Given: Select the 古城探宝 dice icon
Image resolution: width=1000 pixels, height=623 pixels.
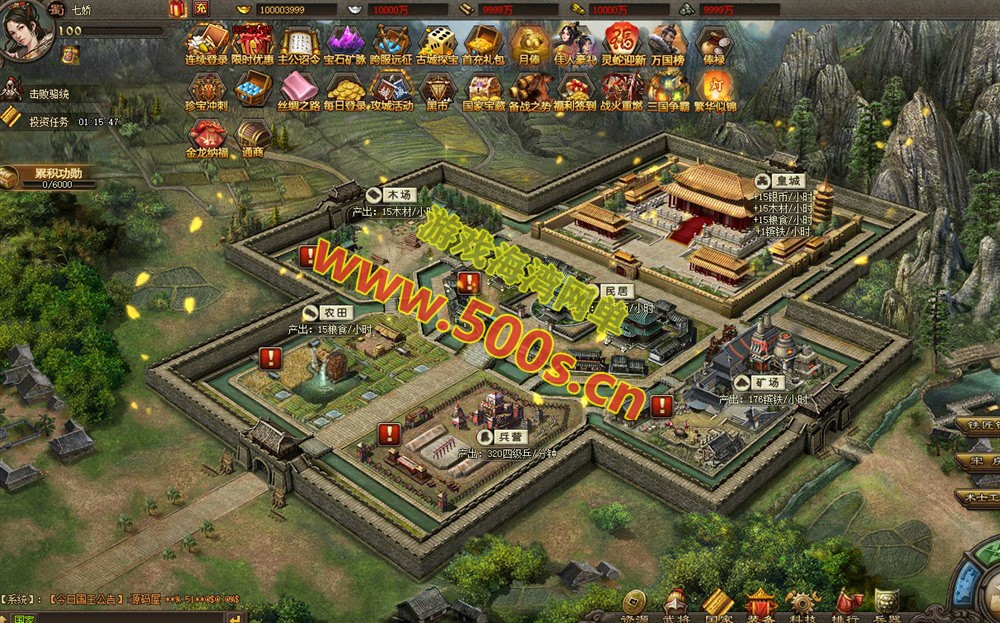Looking at the screenshot, I should 438,44.
